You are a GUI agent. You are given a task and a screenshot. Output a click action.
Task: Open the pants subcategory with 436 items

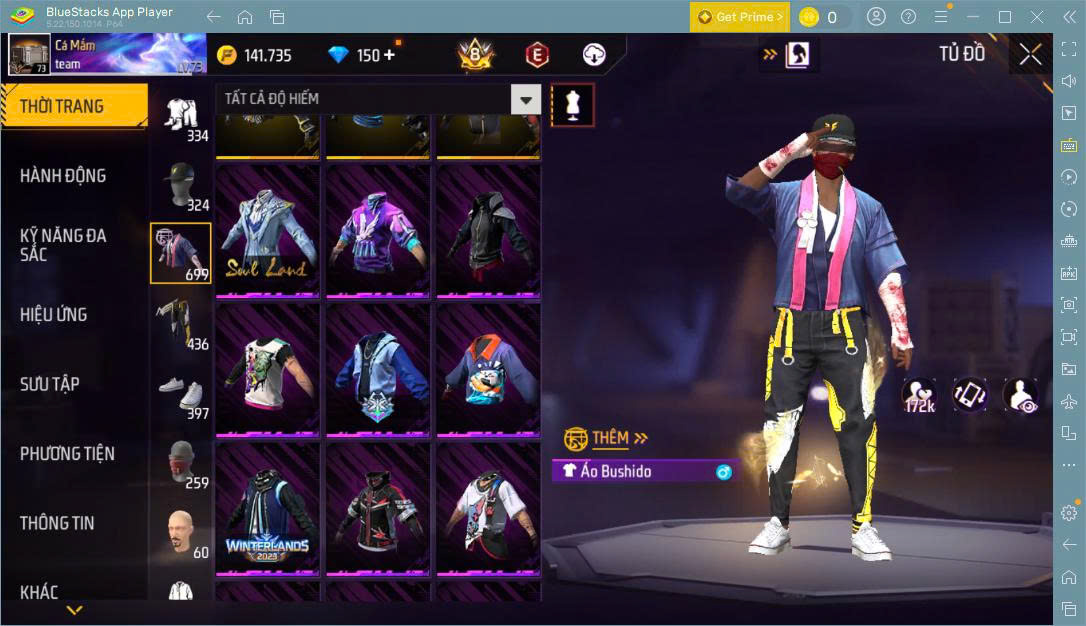(181, 325)
